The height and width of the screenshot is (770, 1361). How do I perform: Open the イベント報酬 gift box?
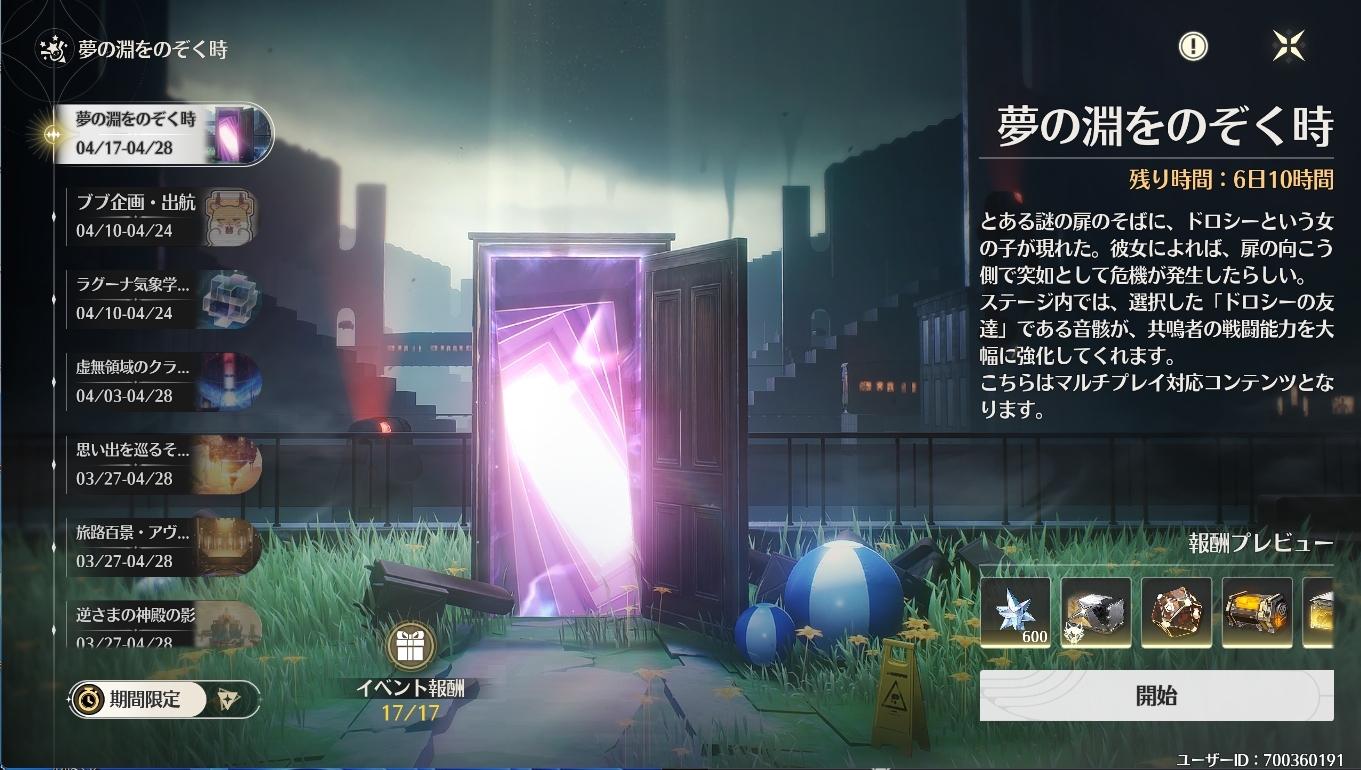tap(410, 647)
